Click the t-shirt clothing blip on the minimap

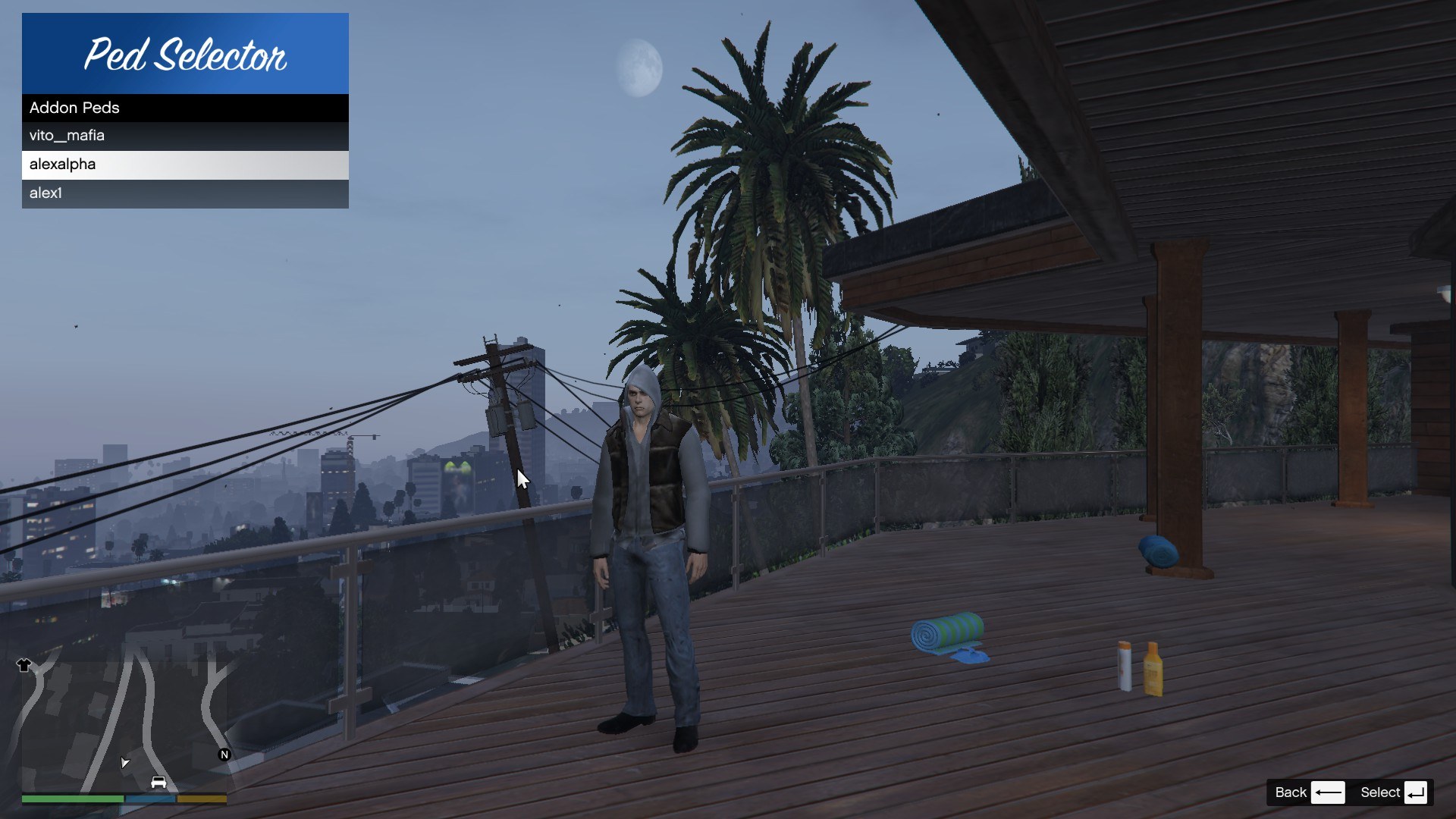point(24,665)
